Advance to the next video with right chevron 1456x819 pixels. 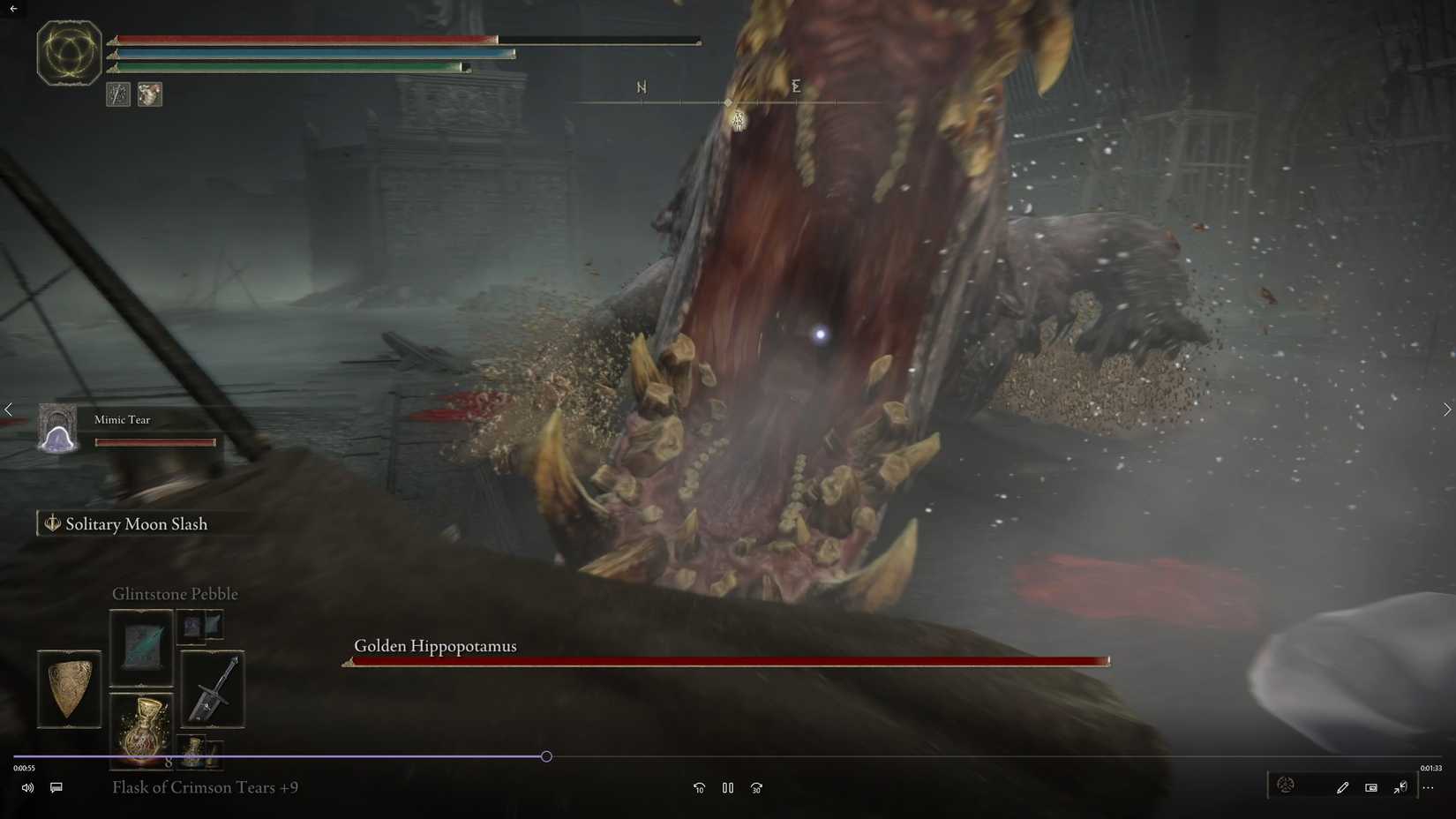click(x=1446, y=409)
